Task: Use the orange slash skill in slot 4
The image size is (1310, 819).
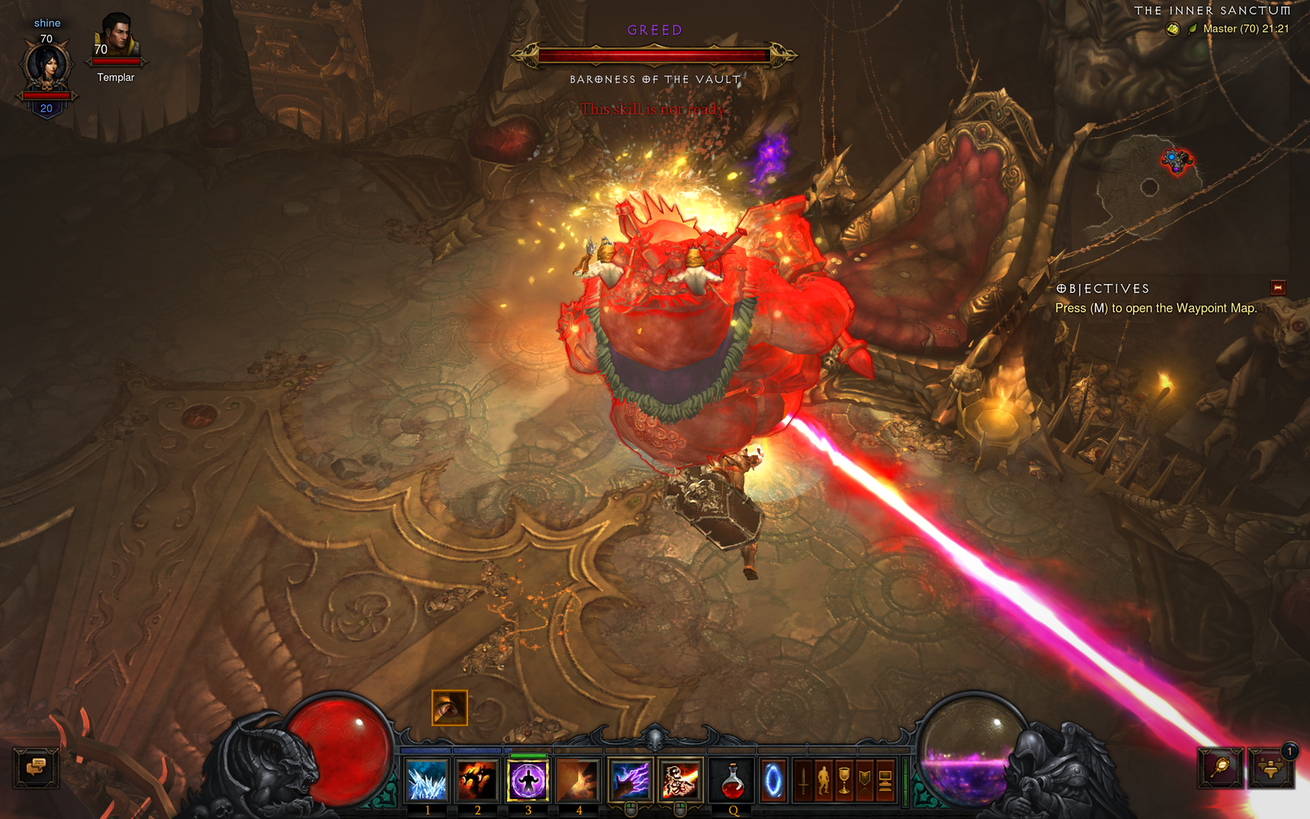Action: click(578, 780)
